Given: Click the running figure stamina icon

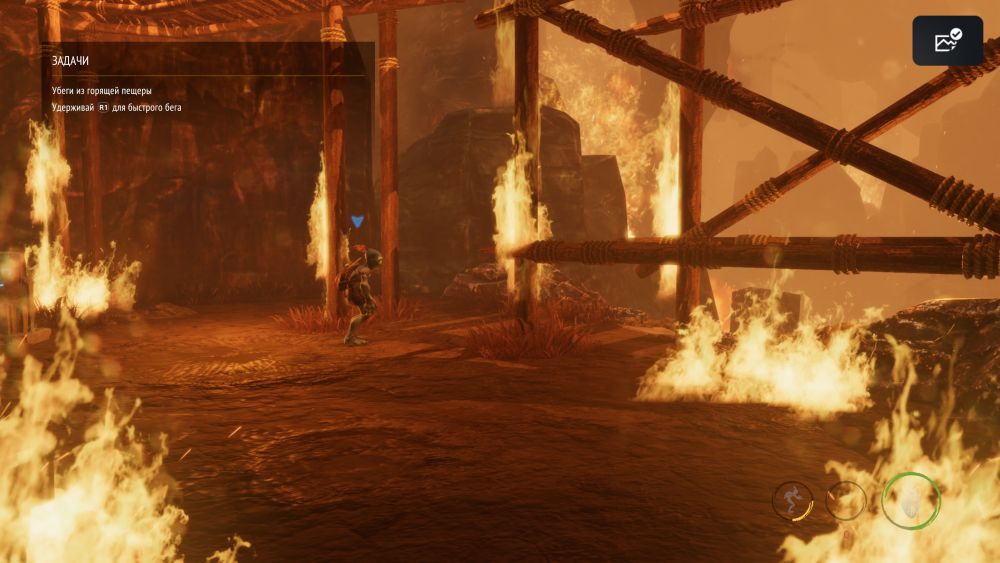Looking at the screenshot, I should coord(792,500).
